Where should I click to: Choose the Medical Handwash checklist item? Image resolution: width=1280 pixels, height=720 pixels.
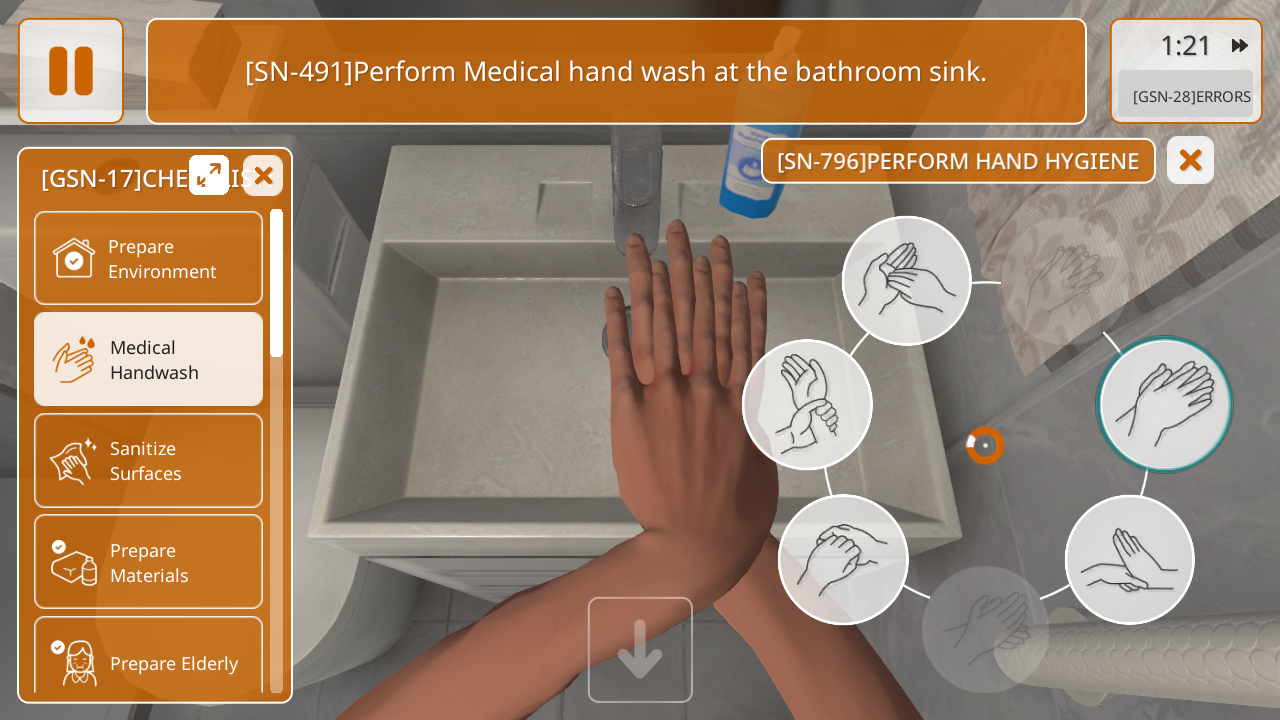click(x=148, y=359)
